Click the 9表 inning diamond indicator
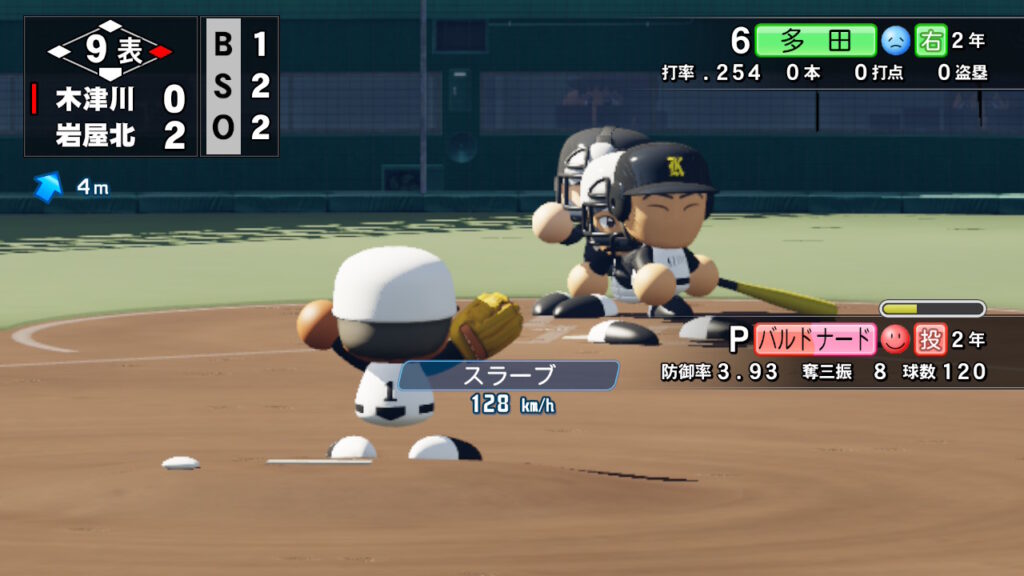Image resolution: width=1024 pixels, height=576 pixels. (x=110, y=50)
